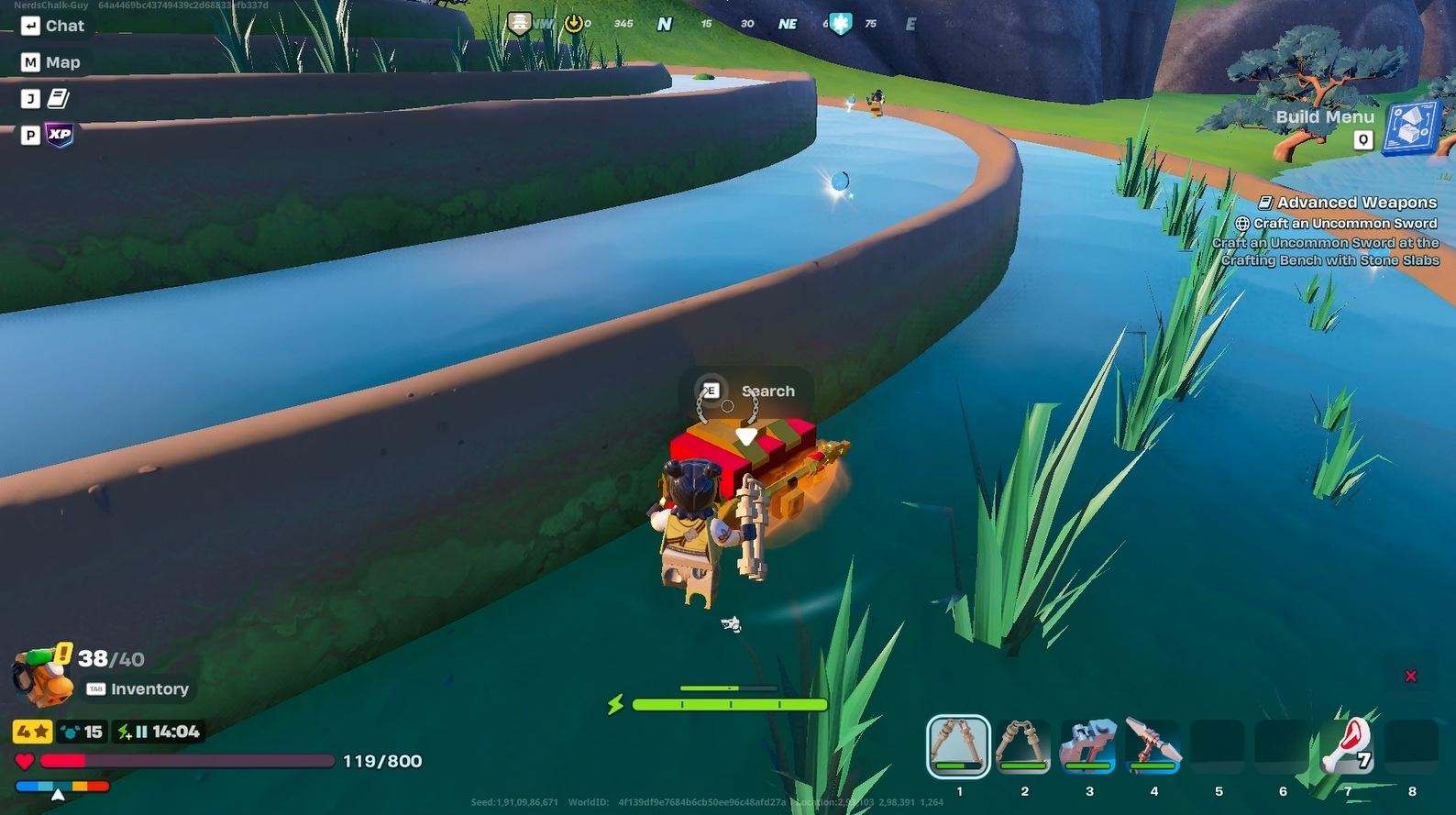This screenshot has width=1456, height=815.
Task: Equip the blue-grey tool in slot 3
Action: tap(1088, 745)
